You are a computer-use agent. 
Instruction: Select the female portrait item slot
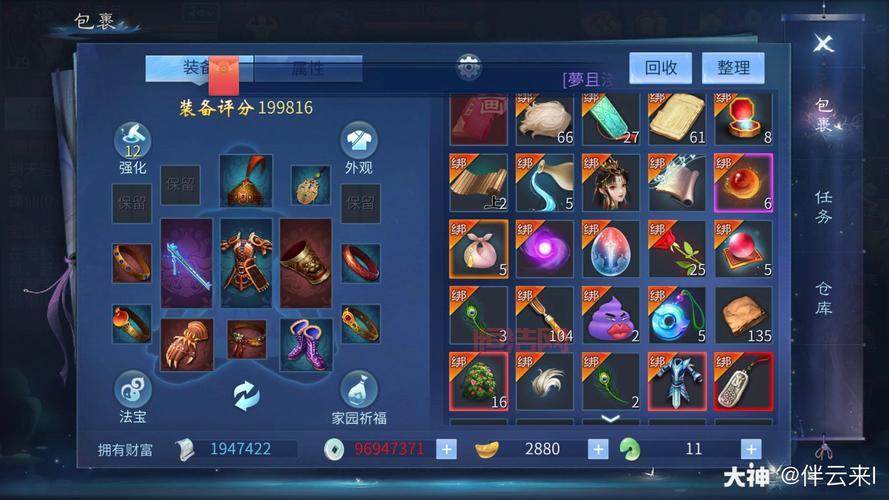coord(610,182)
